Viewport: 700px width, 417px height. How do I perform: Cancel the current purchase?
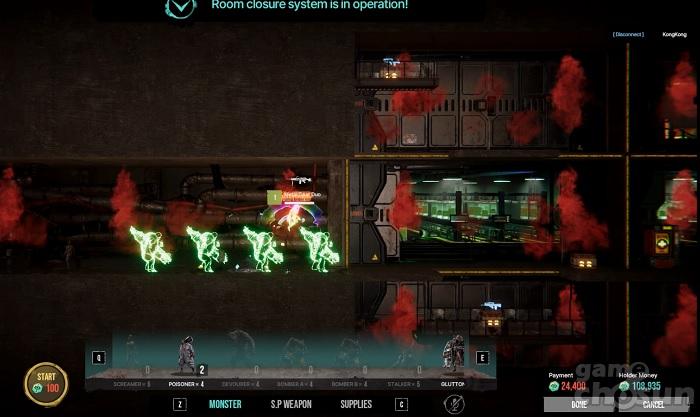[x=653, y=404]
